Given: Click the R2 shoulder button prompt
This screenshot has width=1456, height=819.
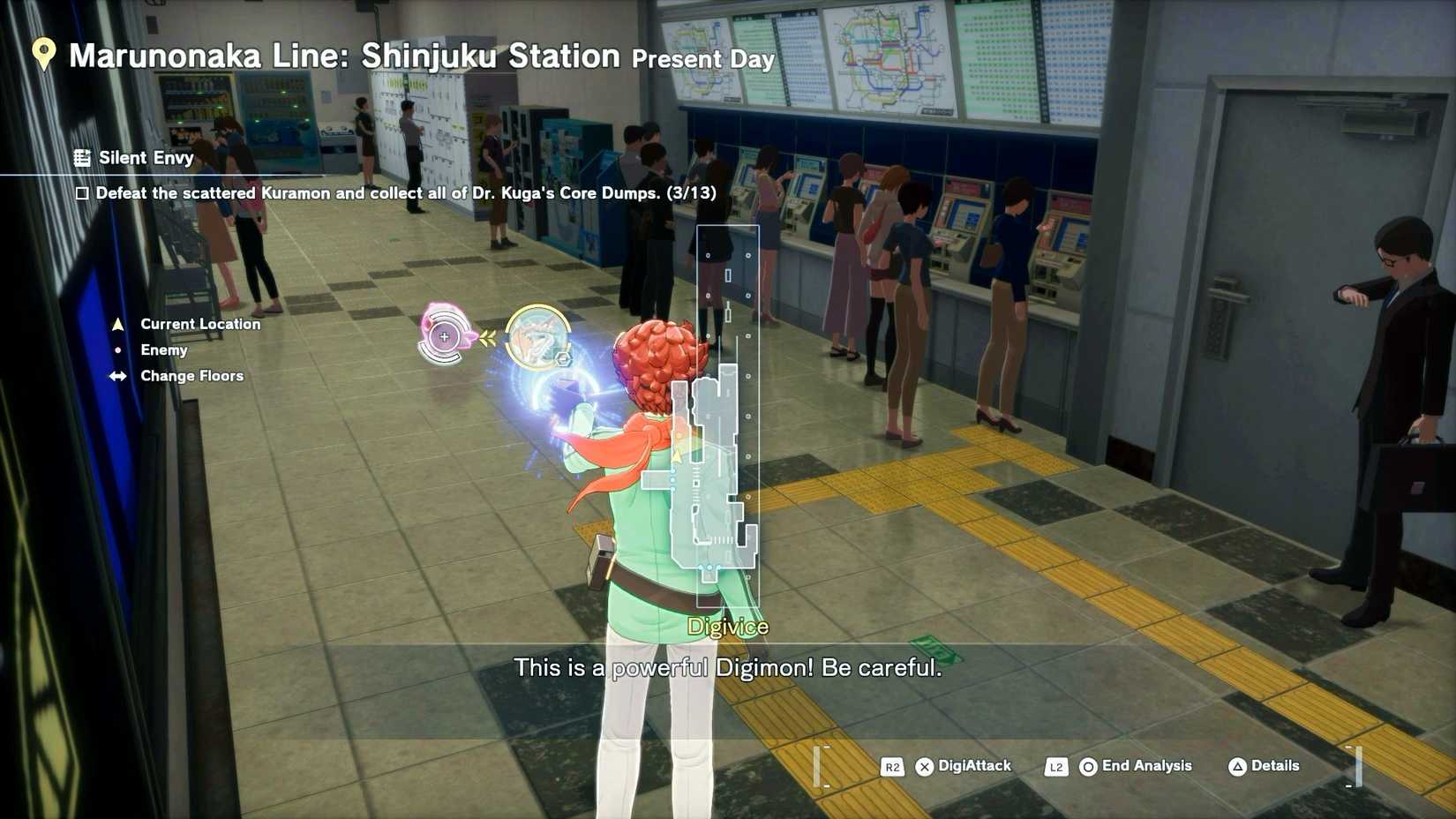Looking at the screenshot, I should click(892, 767).
